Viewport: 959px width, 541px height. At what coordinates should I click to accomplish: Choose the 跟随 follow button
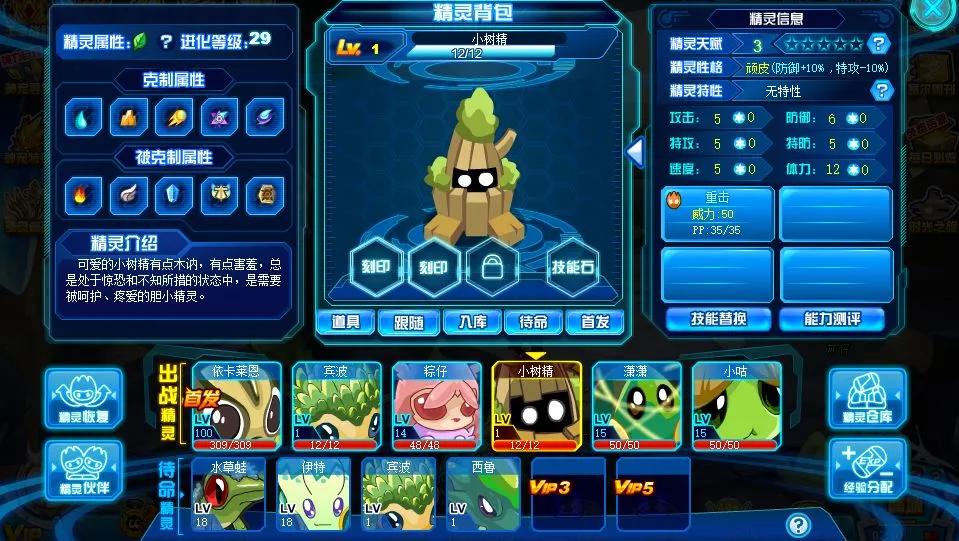408,322
